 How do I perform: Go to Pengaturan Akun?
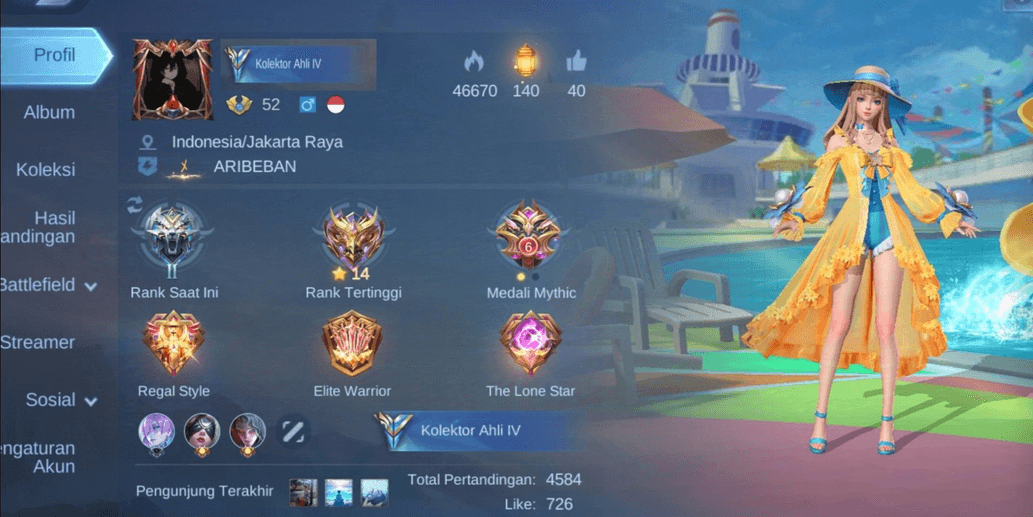click(40, 457)
